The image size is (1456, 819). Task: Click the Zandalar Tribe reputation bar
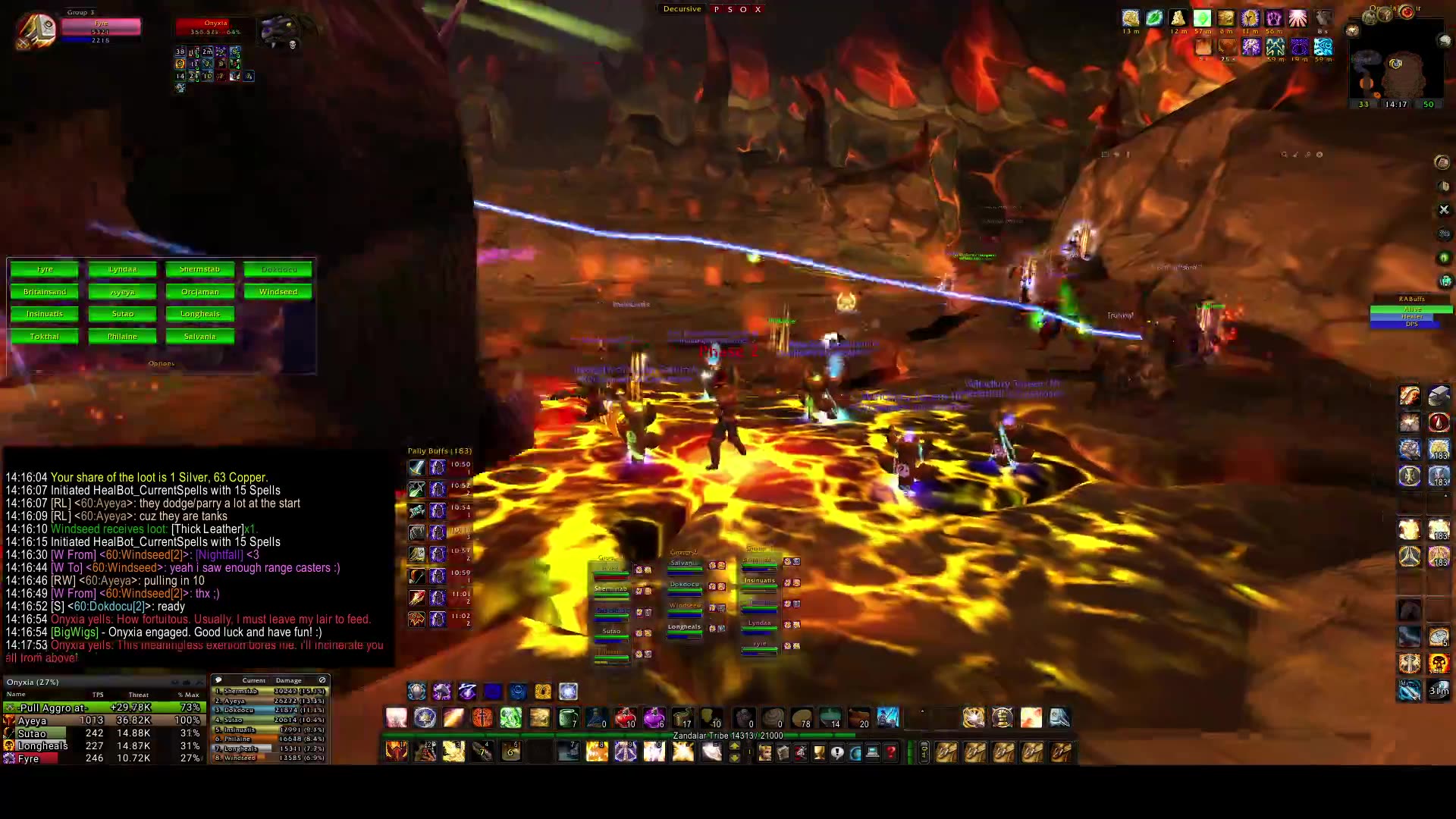(x=728, y=736)
